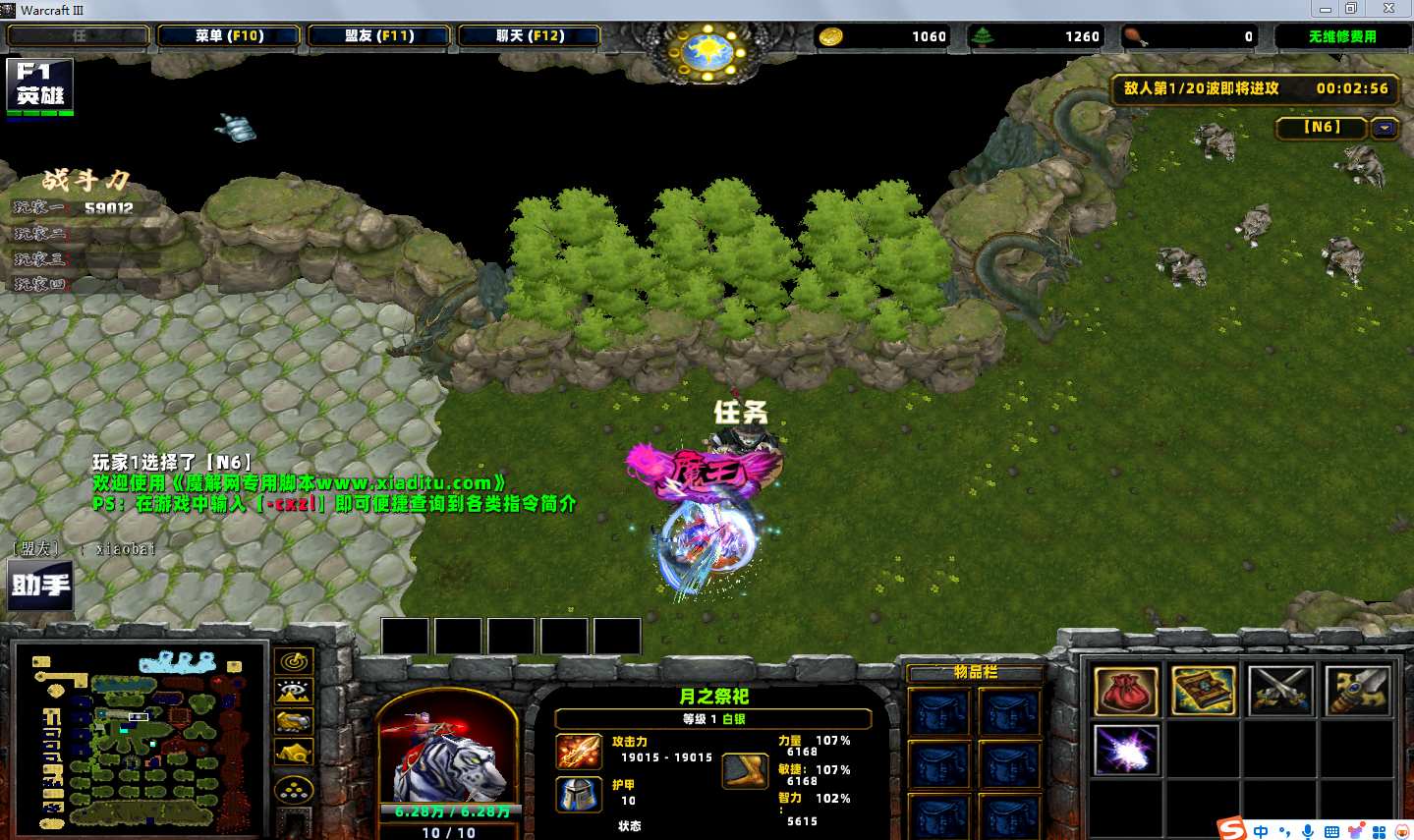Click the helmet armor icon
The width and height of the screenshot is (1414, 840).
579,794
